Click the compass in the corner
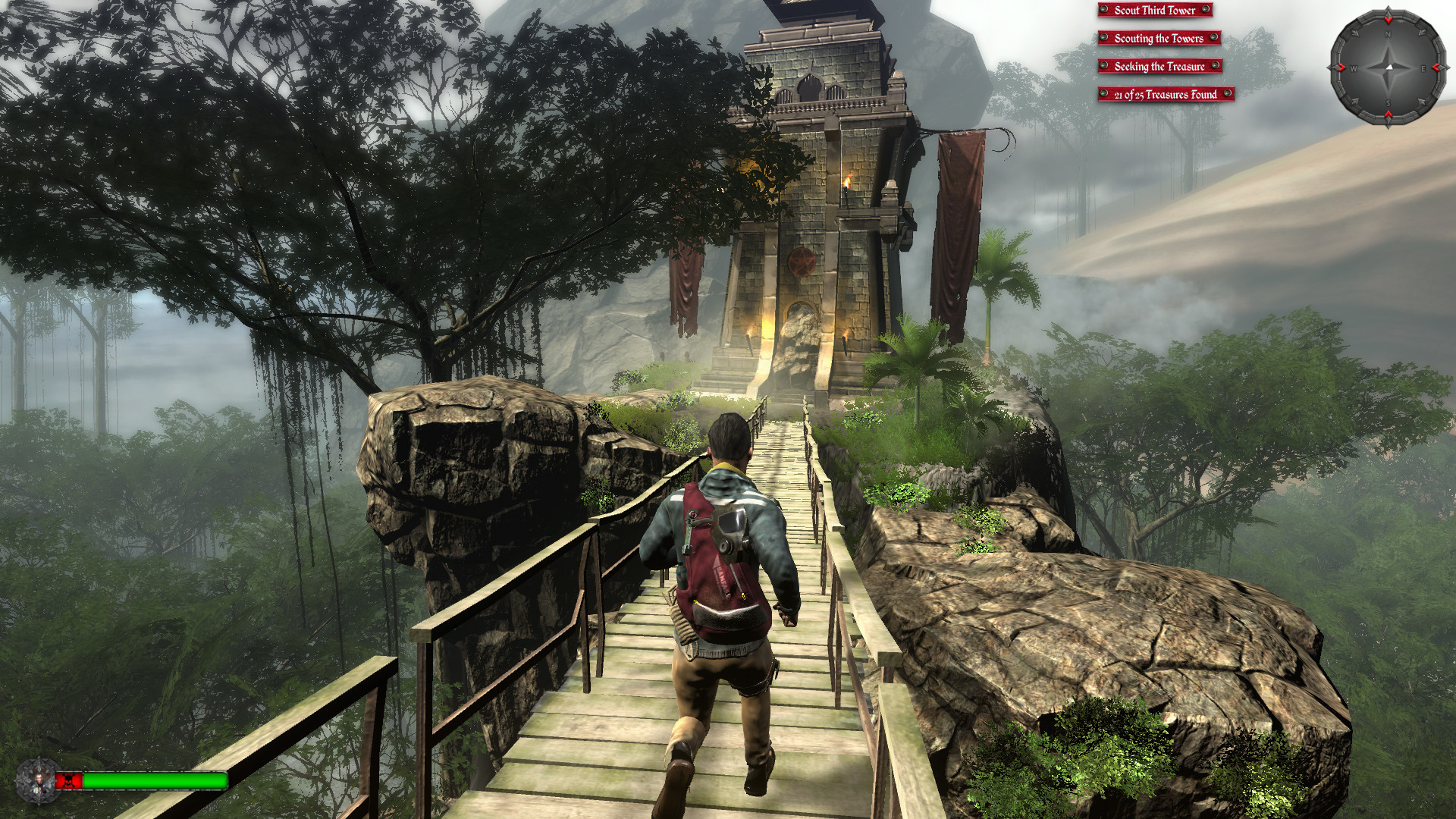This screenshot has width=1456, height=819. (1388, 68)
